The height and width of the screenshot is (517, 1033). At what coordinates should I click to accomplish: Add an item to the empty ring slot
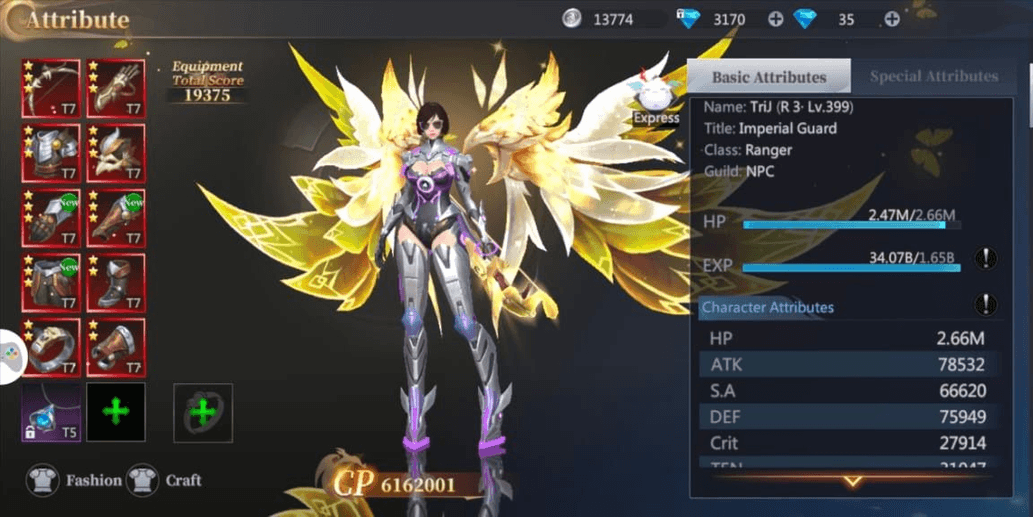[203, 412]
